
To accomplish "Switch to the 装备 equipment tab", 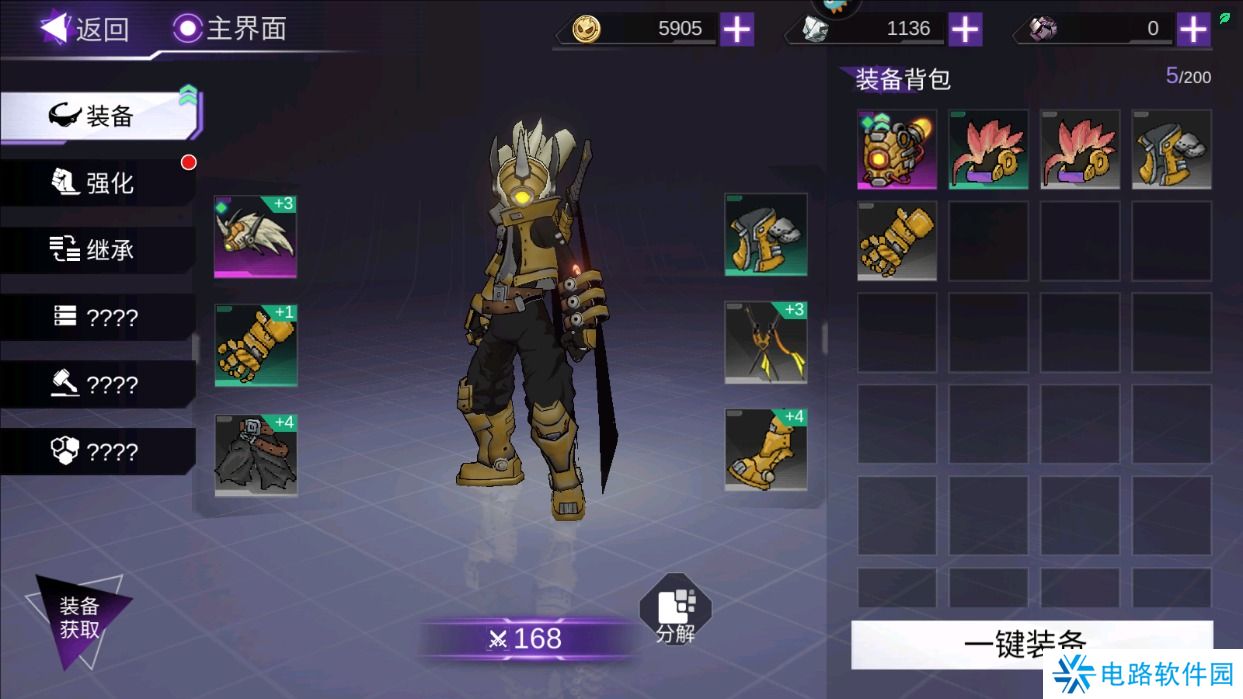I will coord(100,116).
